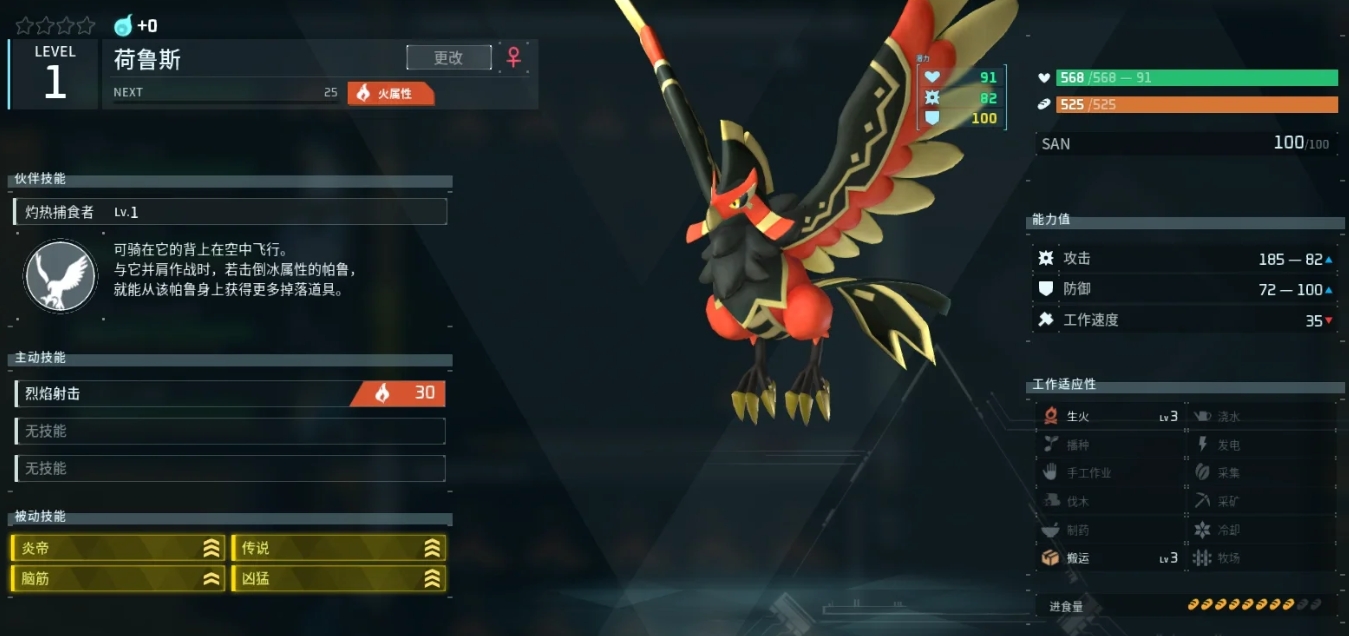Screen dimensions: 1349x636
Task: Click the partner skill bird icon
Action: tap(60, 275)
